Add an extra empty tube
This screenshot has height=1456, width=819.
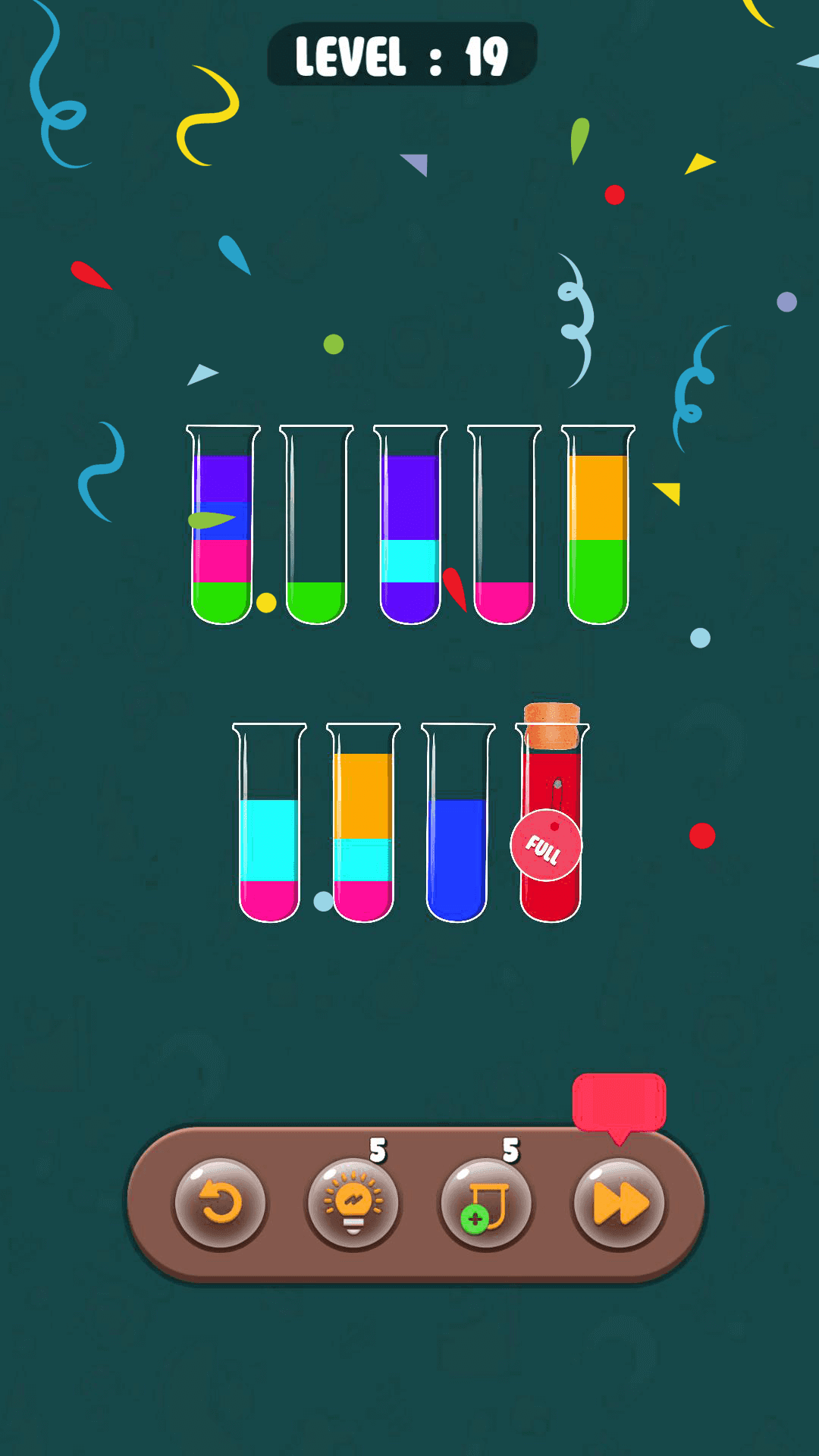(486, 1203)
